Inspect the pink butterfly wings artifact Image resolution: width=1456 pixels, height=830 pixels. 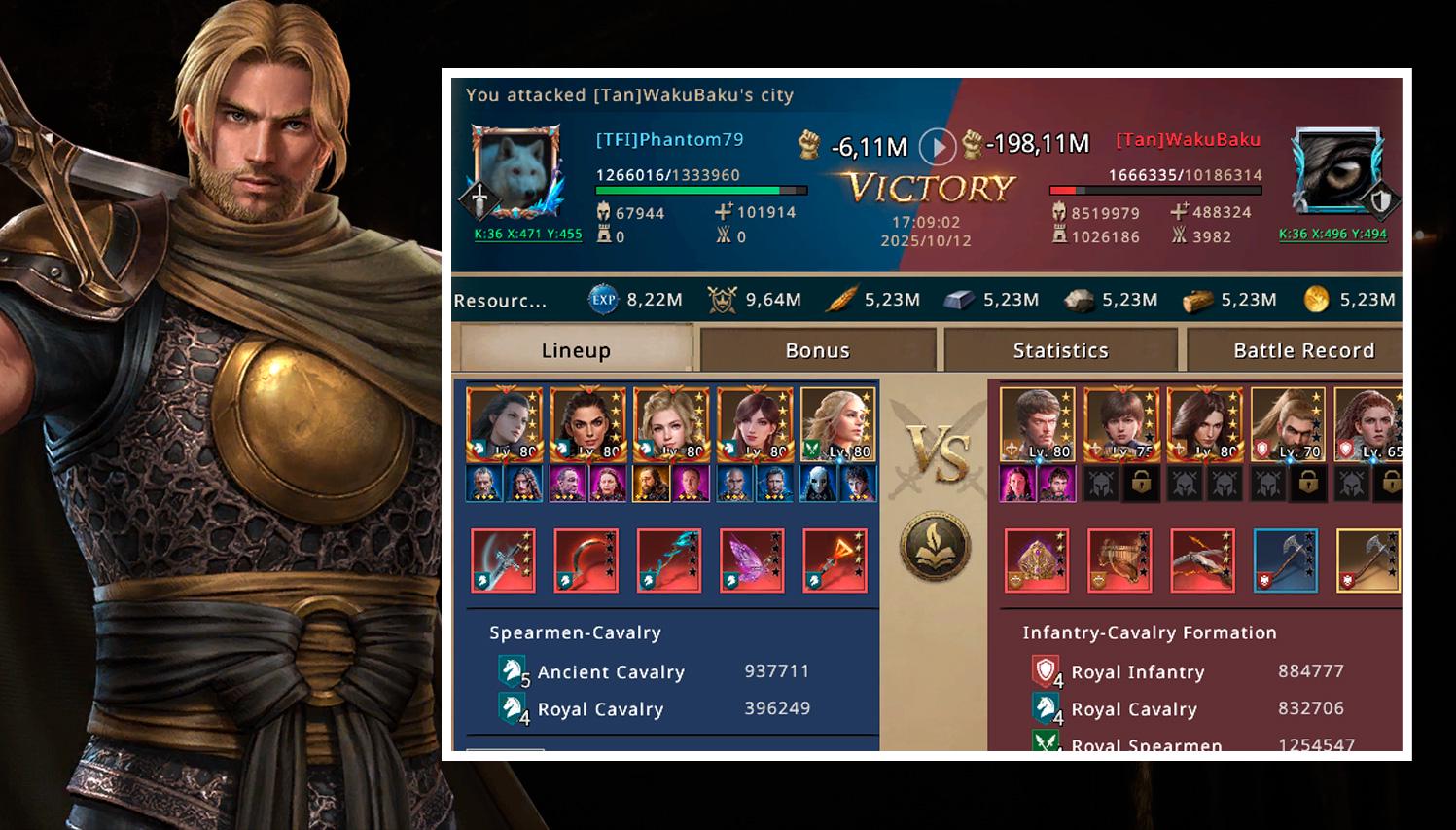coord(752,560)
